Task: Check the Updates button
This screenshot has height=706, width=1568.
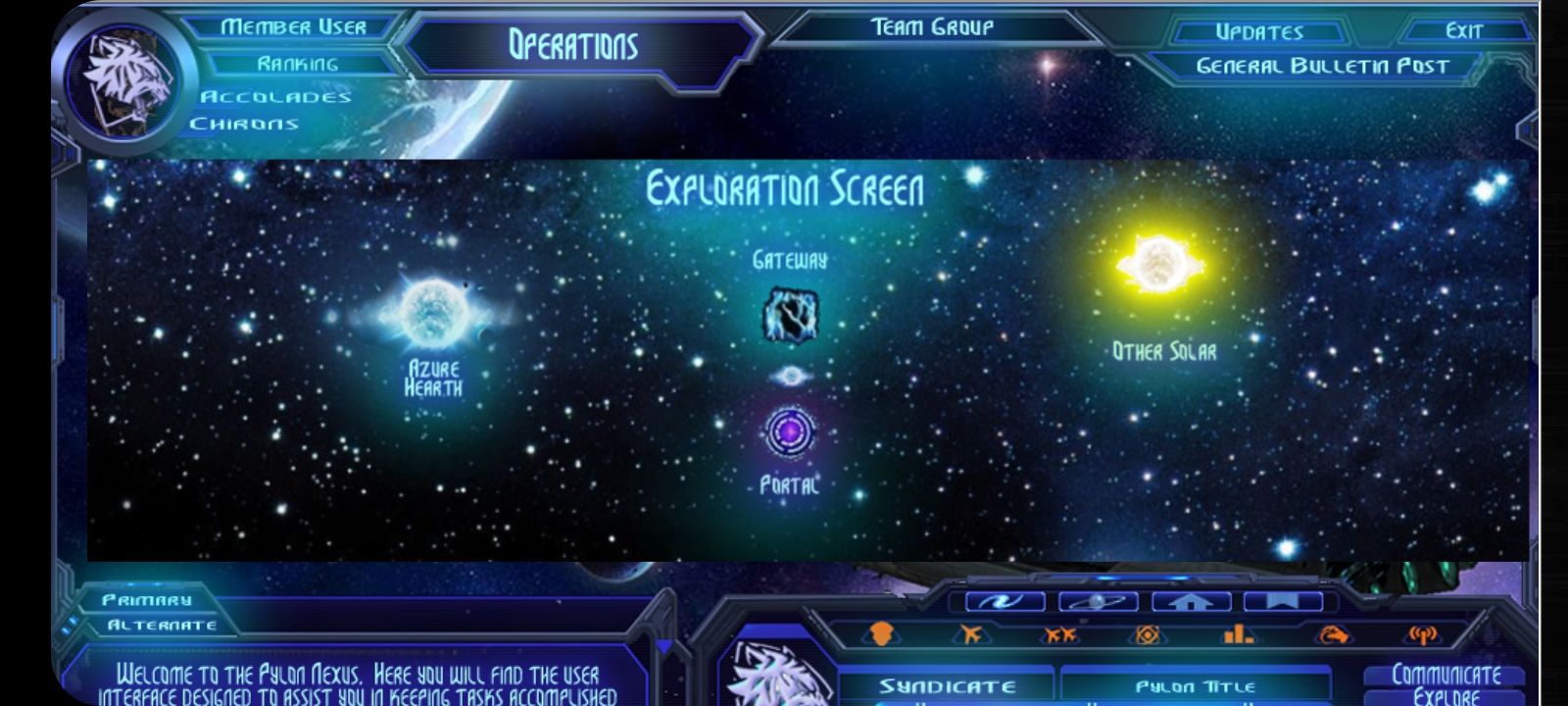Action: pyautogui.click(x=1259, y=32)
